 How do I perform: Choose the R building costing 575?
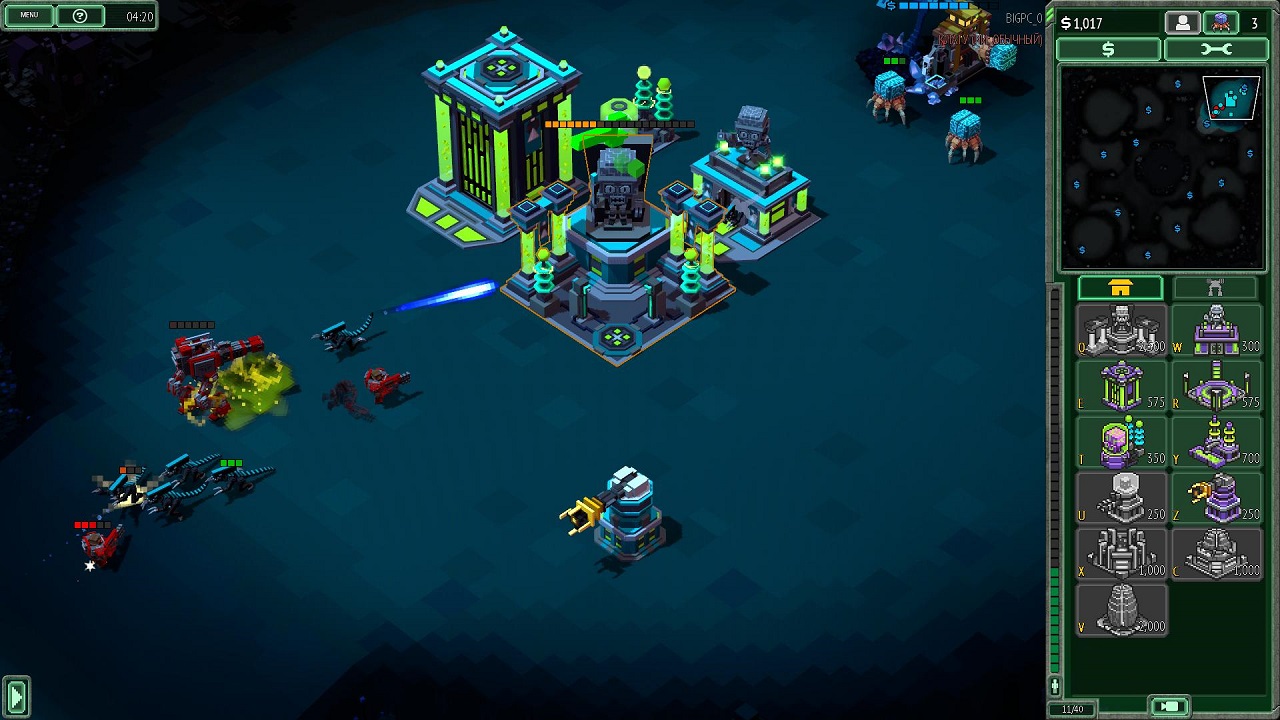[x=1215, y=386]
